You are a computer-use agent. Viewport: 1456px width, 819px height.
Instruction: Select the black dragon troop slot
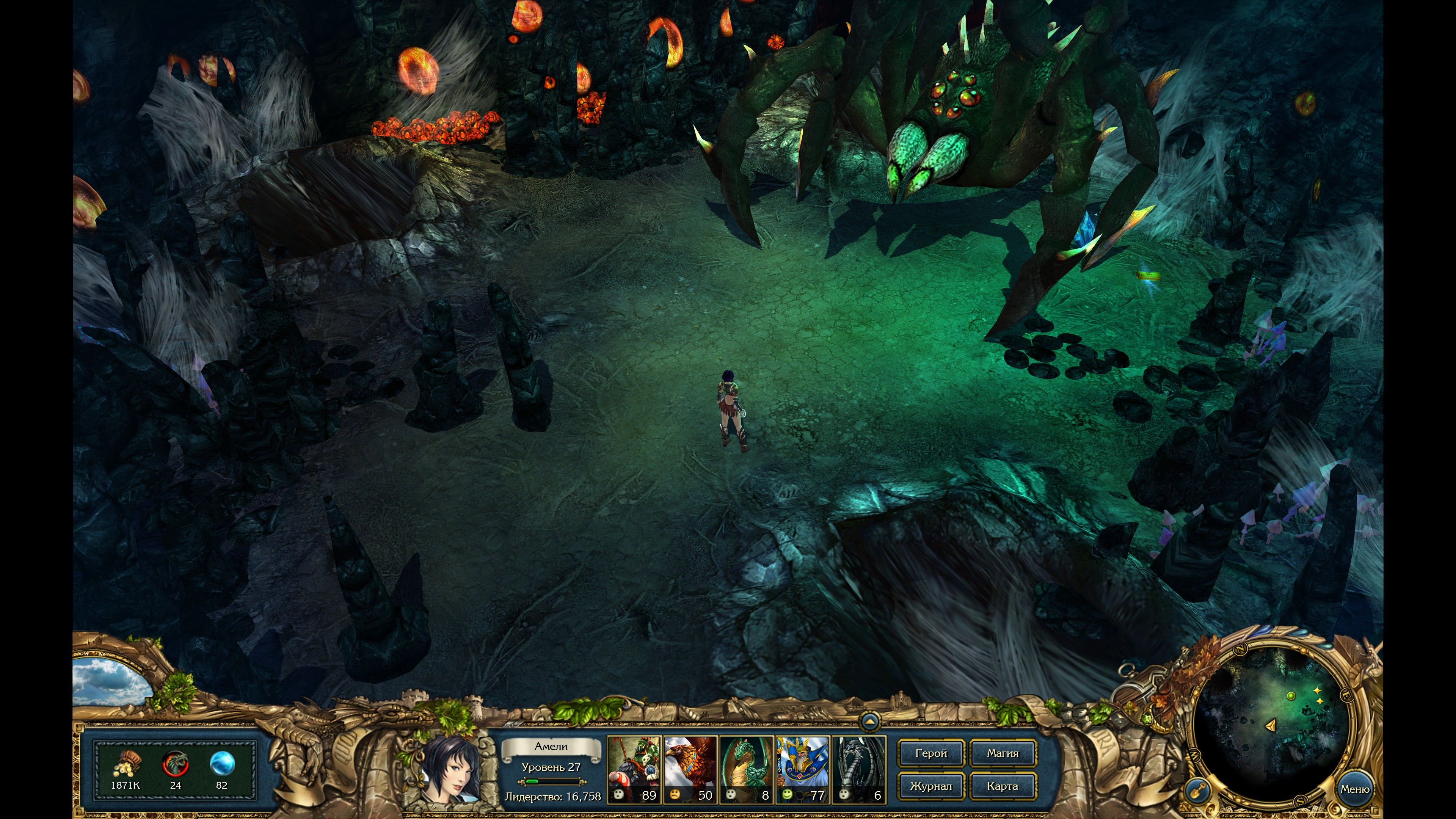pyautogui.click(x=858, y=769)
